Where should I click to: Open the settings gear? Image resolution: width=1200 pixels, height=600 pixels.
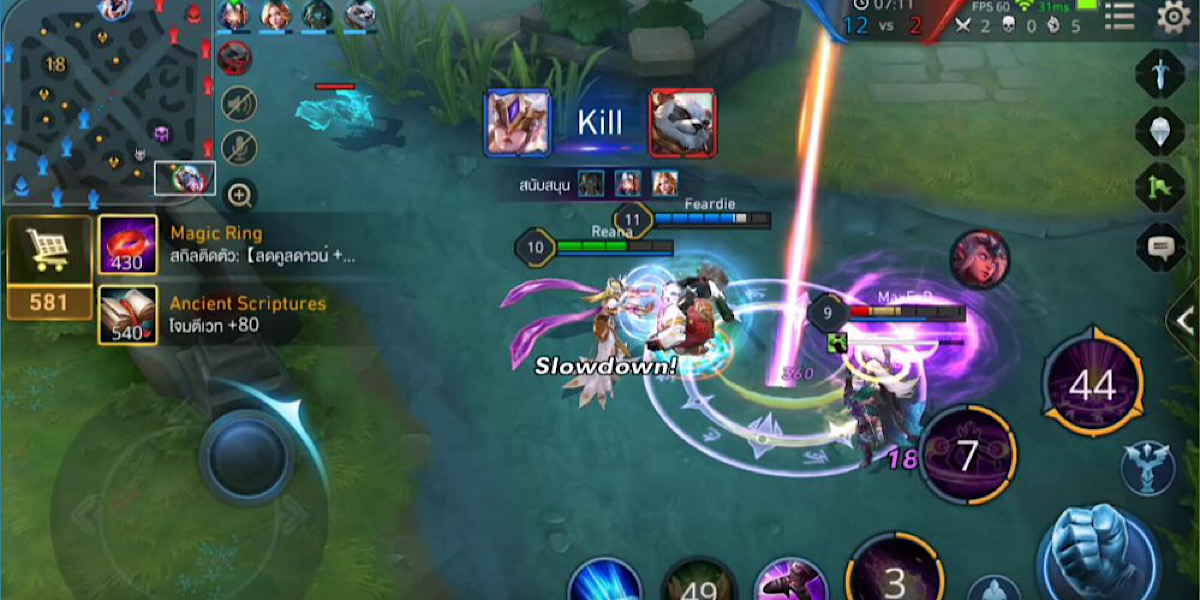(x=1172, y=17)
